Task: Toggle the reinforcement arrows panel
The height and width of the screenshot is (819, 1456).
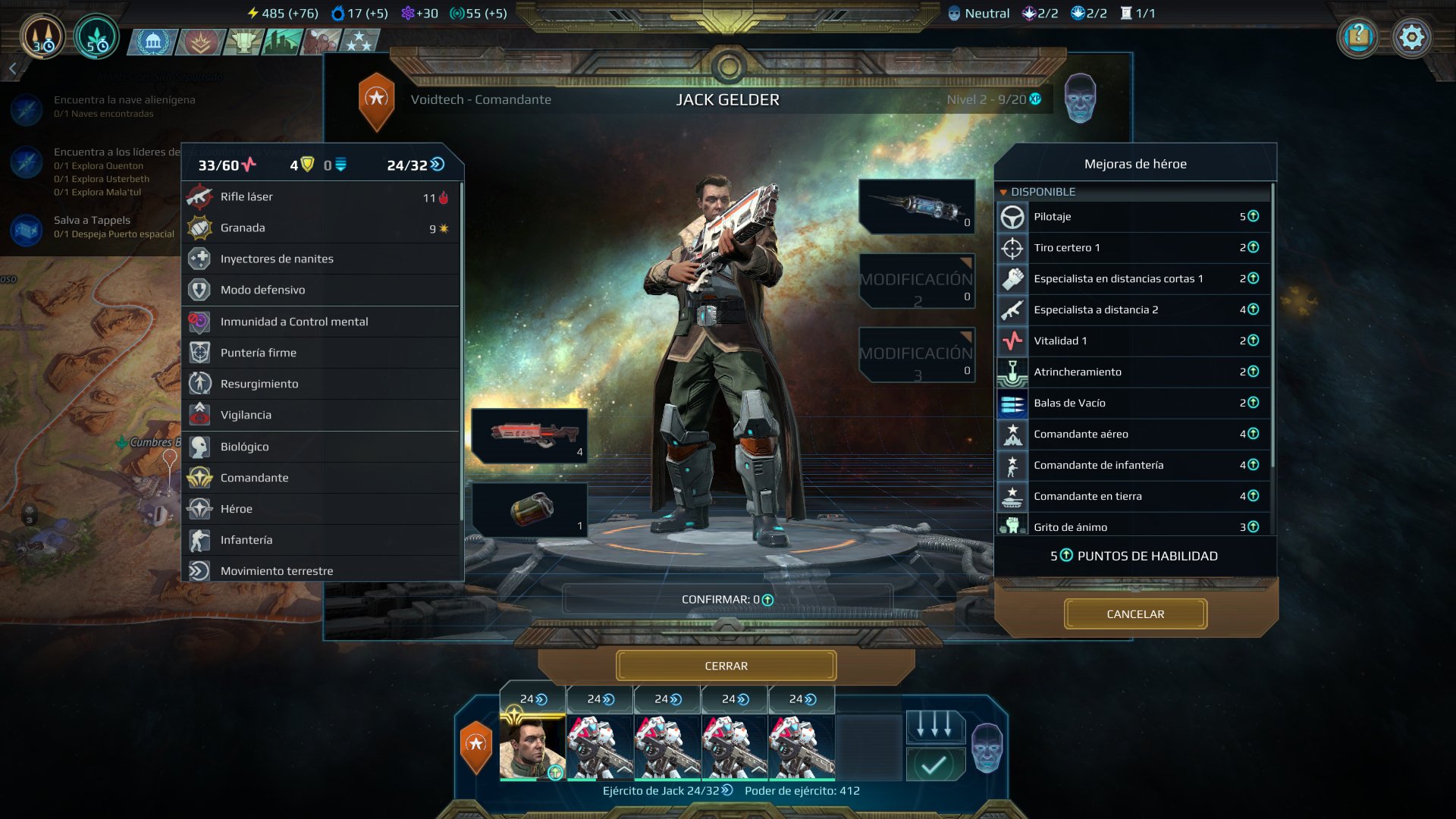Action: 938,726
